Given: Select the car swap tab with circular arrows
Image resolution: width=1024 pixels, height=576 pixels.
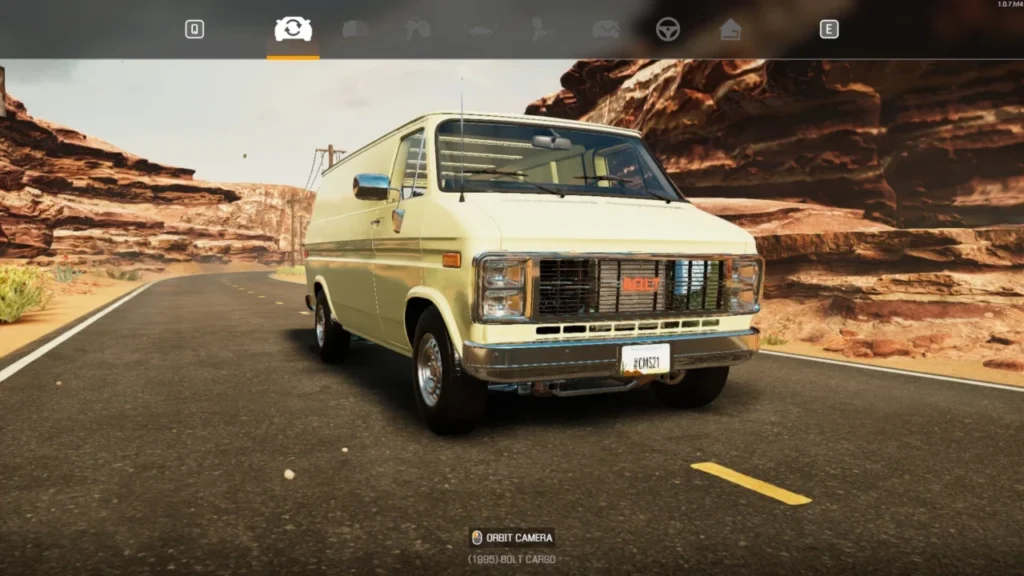Looking at the screenshot, I should (293, 30).
